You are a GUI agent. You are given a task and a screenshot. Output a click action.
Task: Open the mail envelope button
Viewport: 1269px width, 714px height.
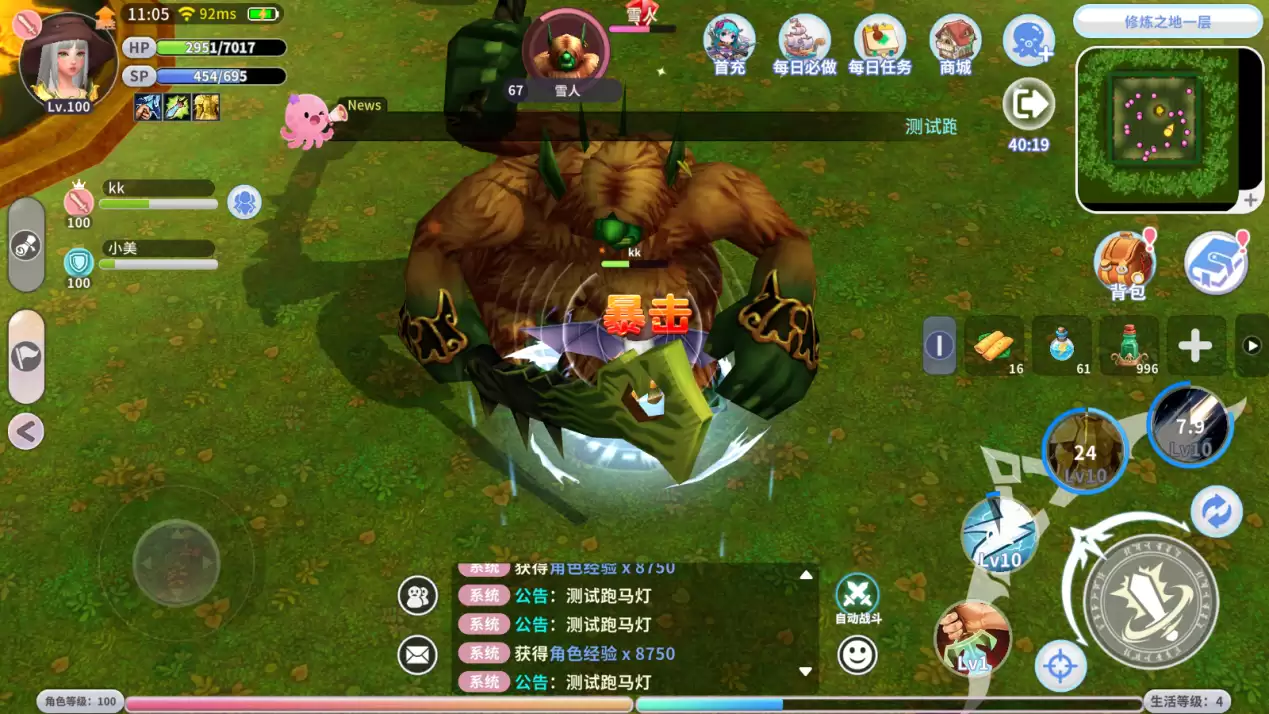tap(418, 655)
